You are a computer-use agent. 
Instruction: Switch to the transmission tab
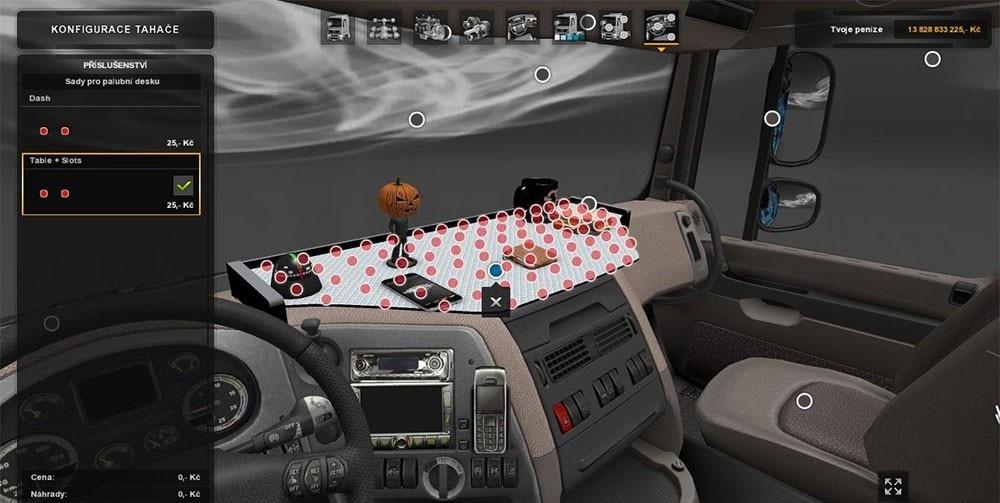476,26
